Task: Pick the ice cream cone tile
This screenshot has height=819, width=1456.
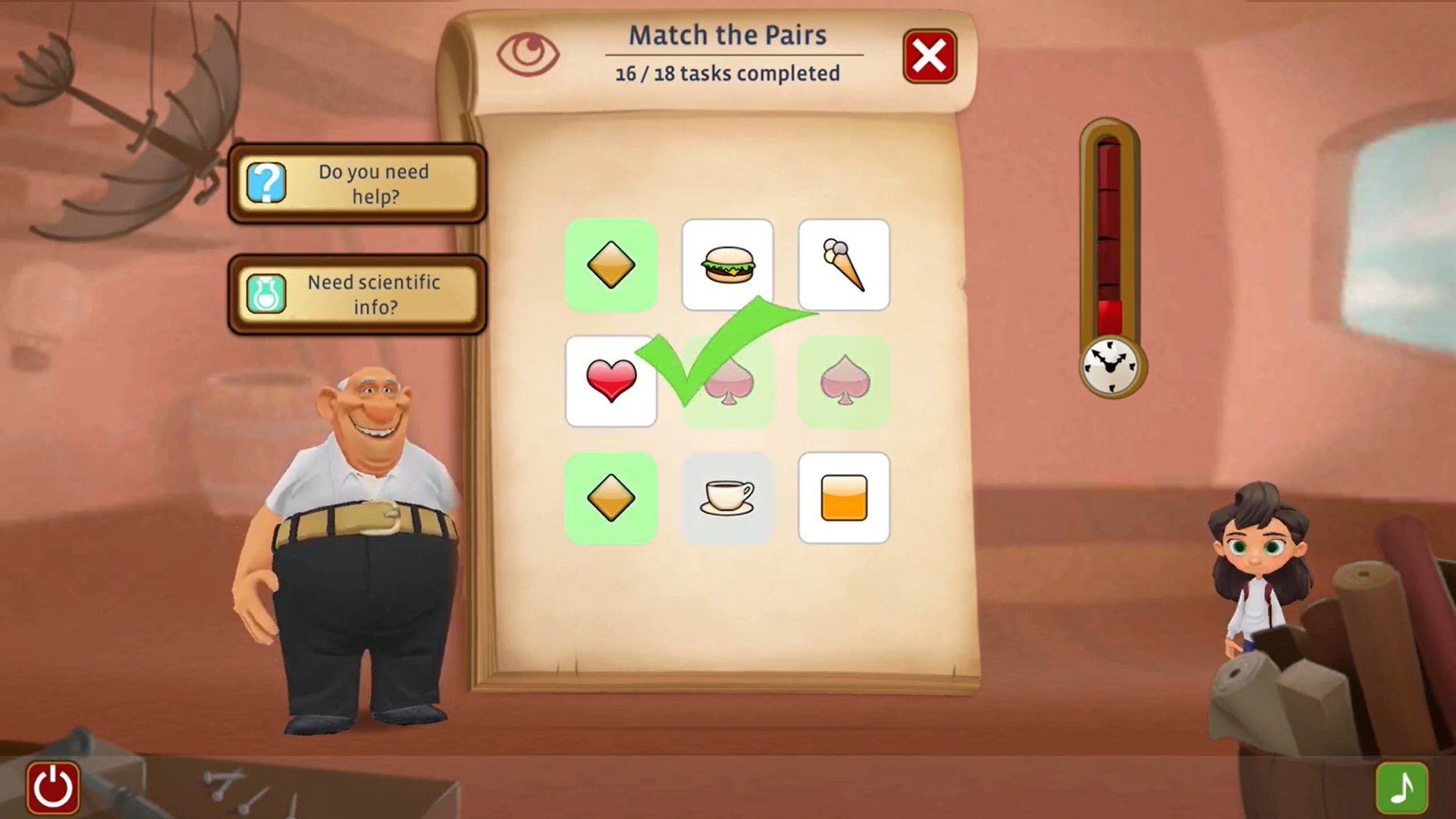Action: [x=843, y=265]
